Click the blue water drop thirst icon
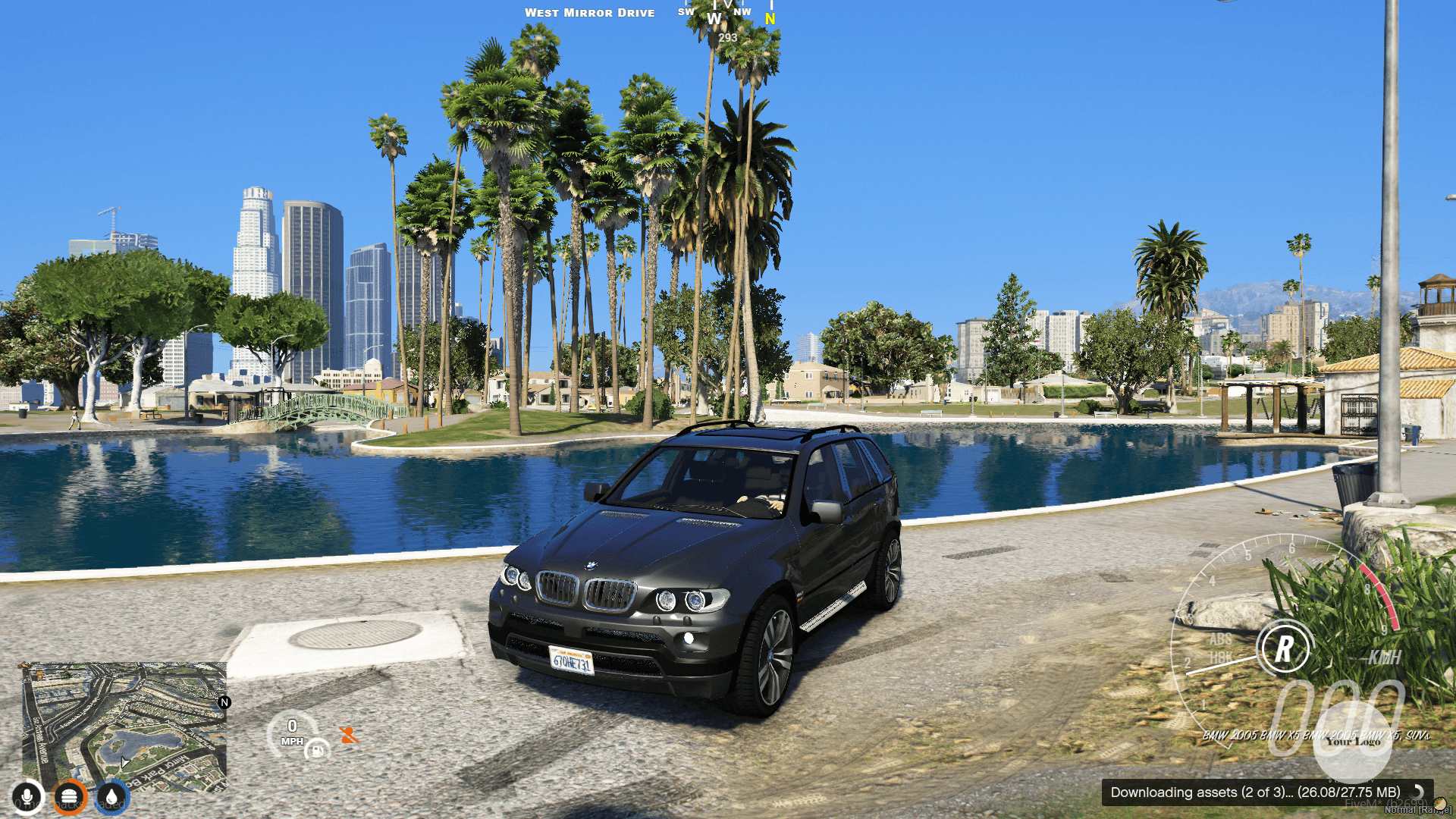Image resolution: width=1456 pixels, height=819 pixels. point(111,796)
